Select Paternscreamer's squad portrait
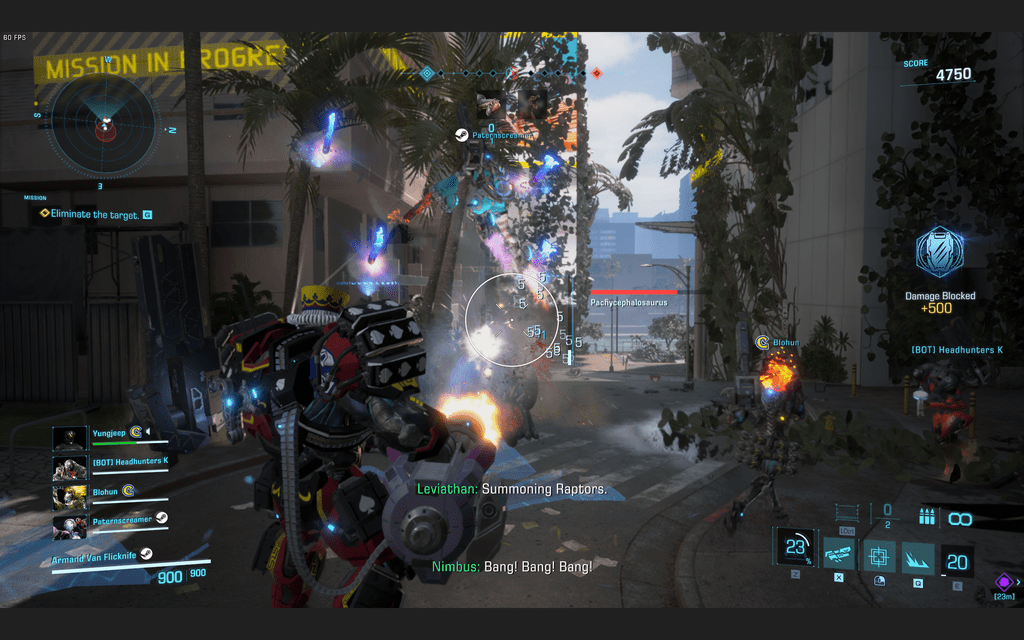 68,526
